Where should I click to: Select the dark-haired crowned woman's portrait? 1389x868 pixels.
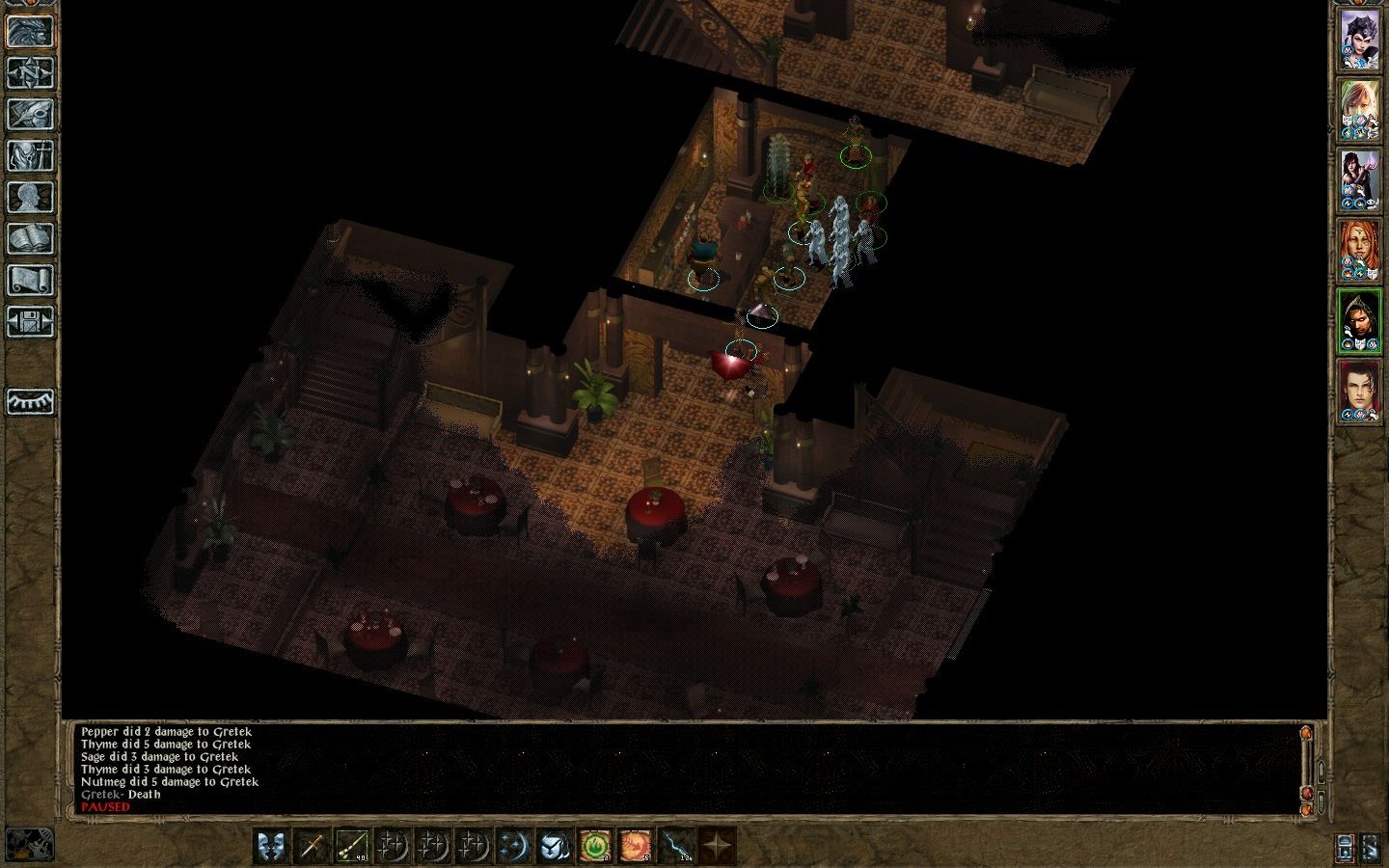pyautogui.click(x=1359, y=41)
